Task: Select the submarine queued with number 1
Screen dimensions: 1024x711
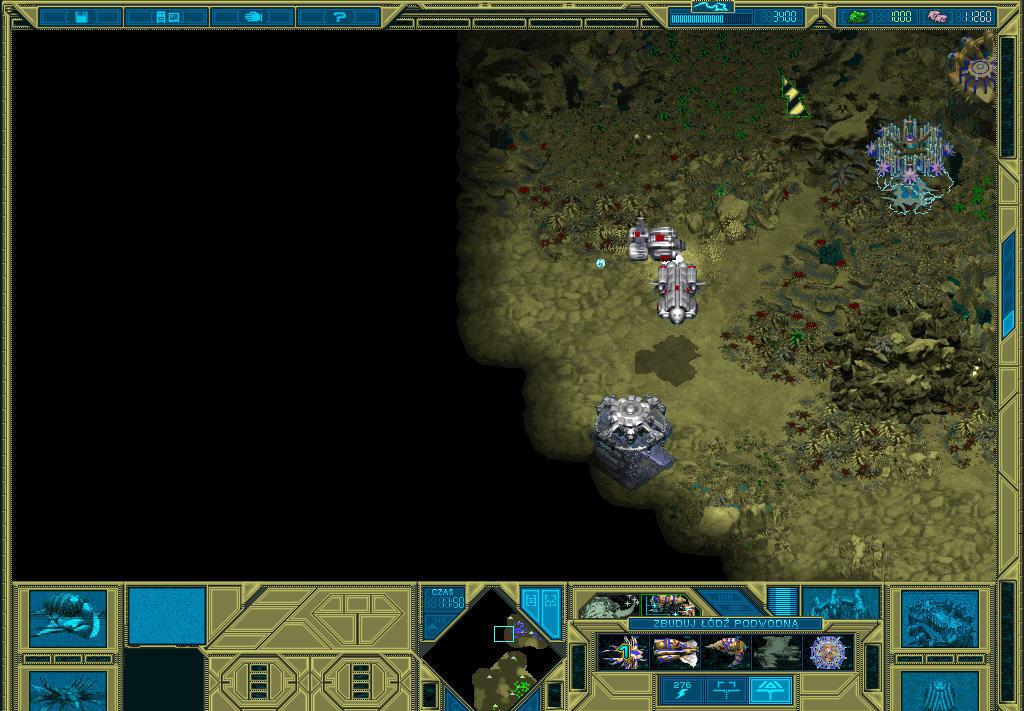Action: 621,653
